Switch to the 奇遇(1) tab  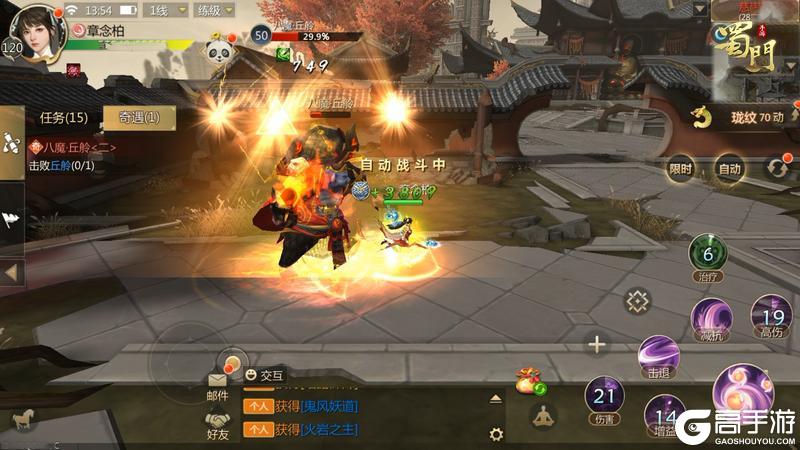coord(138,118)
